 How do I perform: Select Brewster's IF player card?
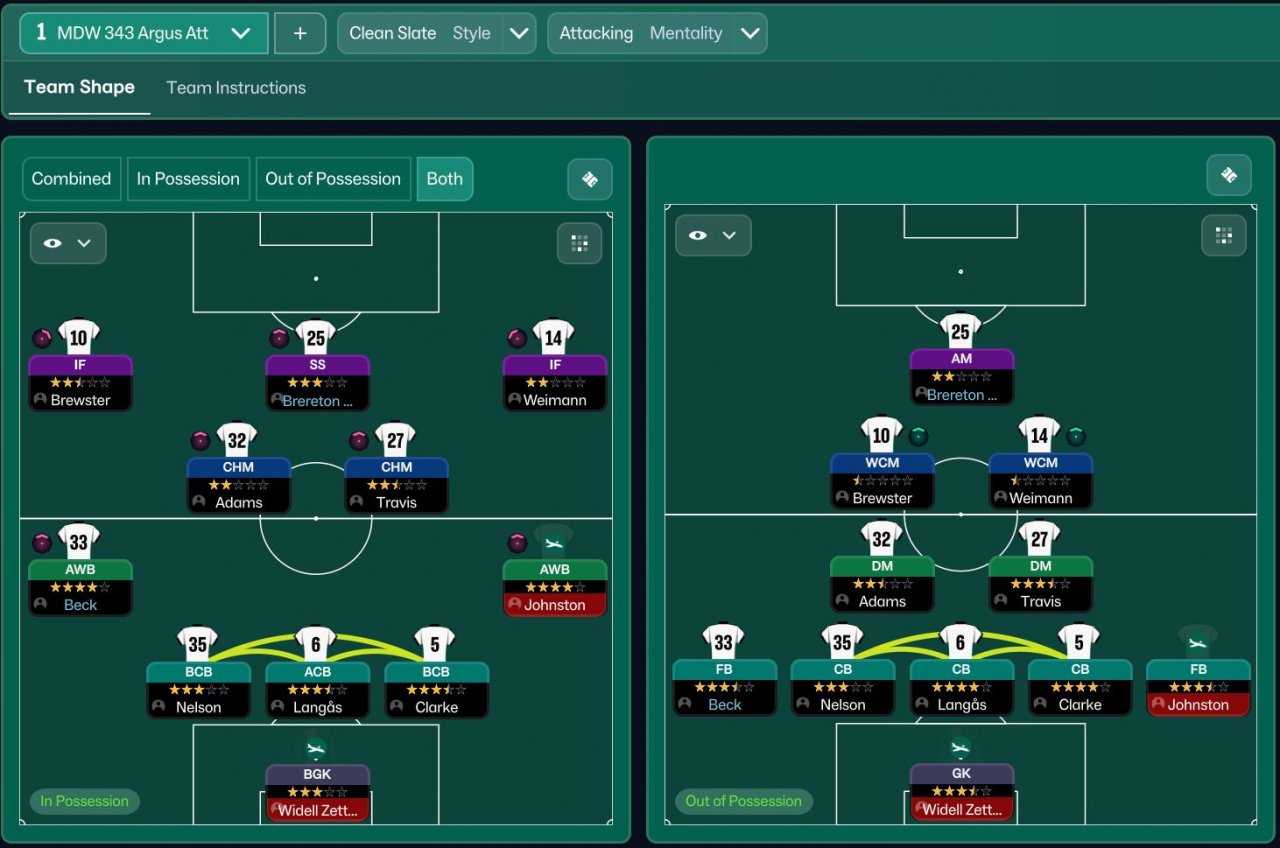click(x=80, y=382)
